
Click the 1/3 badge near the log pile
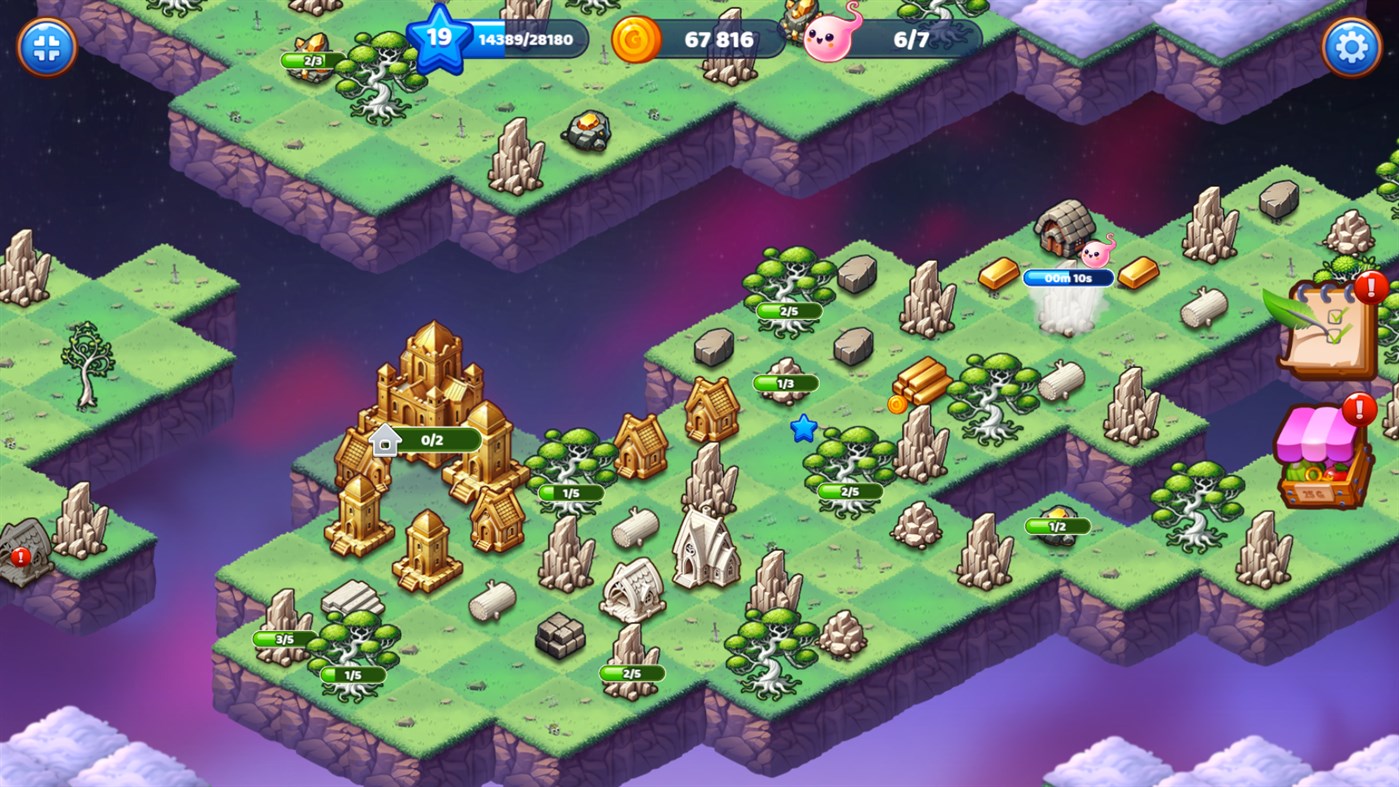785,382
